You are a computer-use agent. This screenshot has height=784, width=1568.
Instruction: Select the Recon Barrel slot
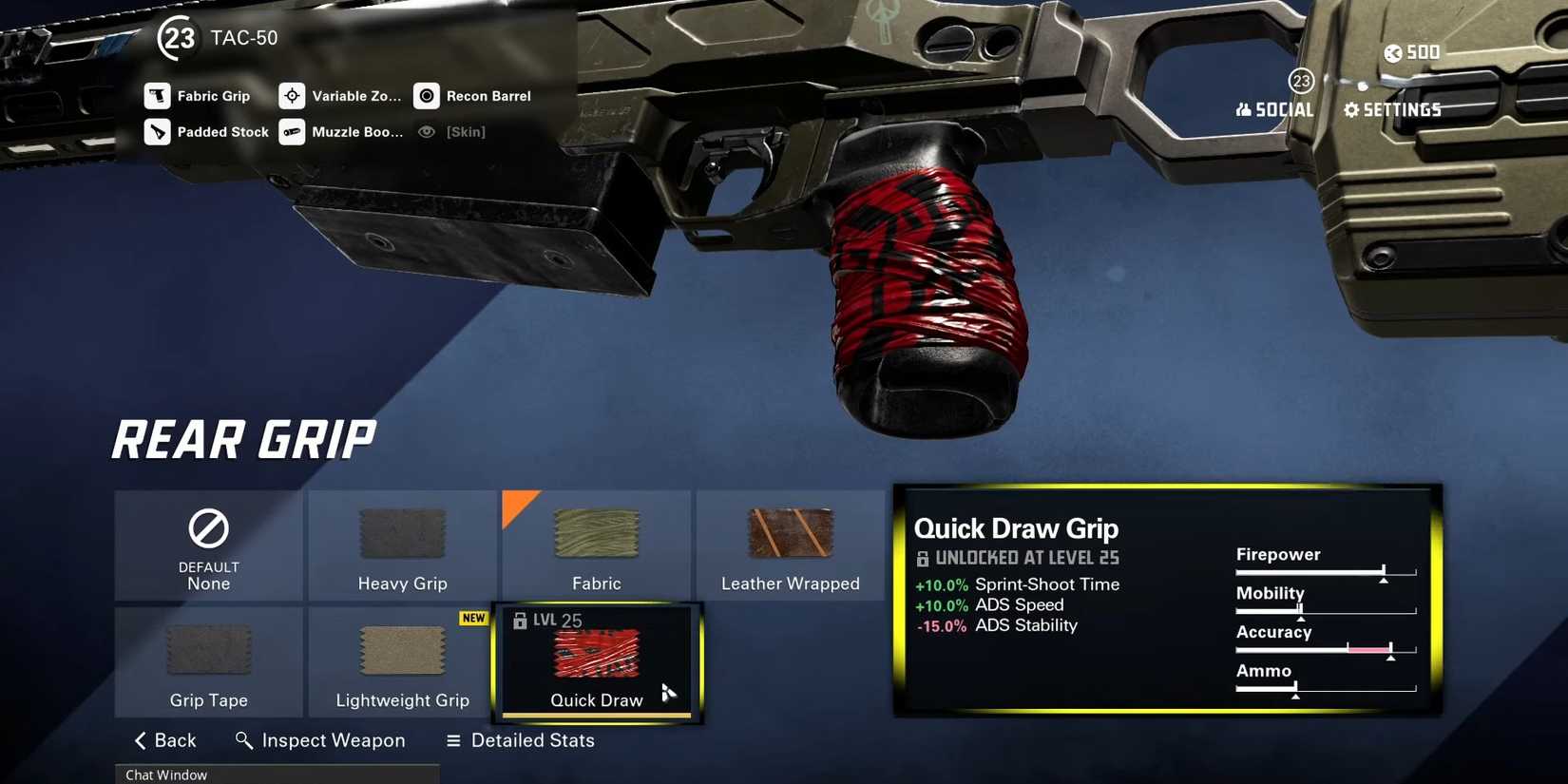click(472, 96)
